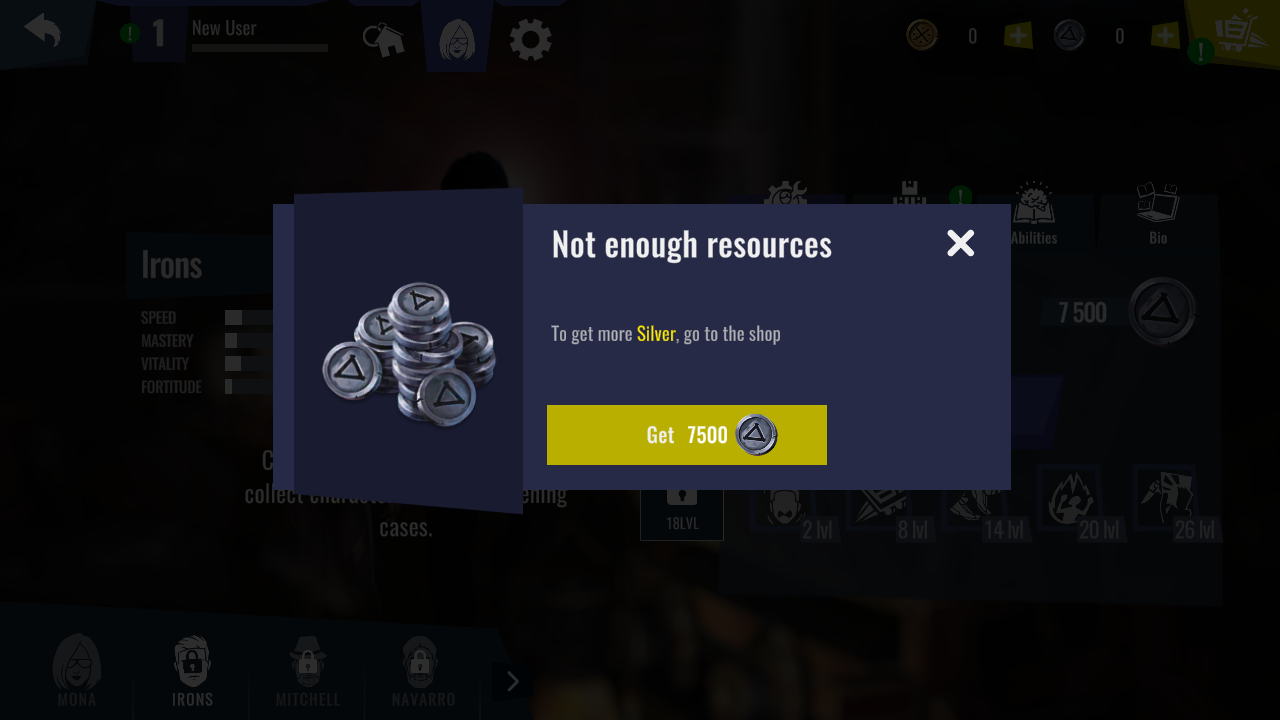Open the settings gear menu
Image resolution: width=1280 pixels, height=720 pixels.
pos(530,41)
